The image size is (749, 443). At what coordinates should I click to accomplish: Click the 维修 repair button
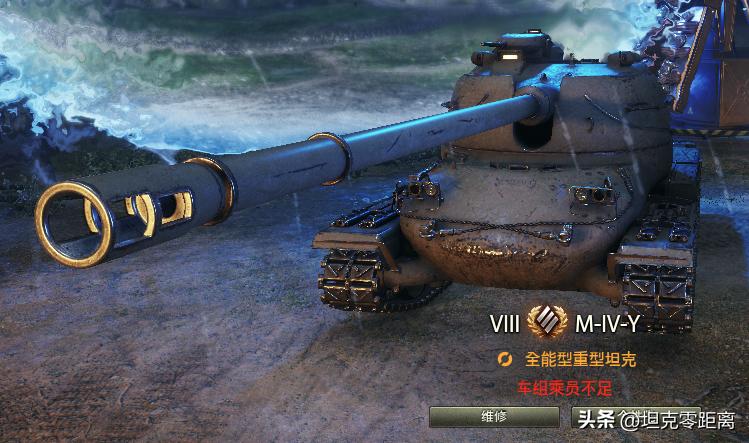494,417
